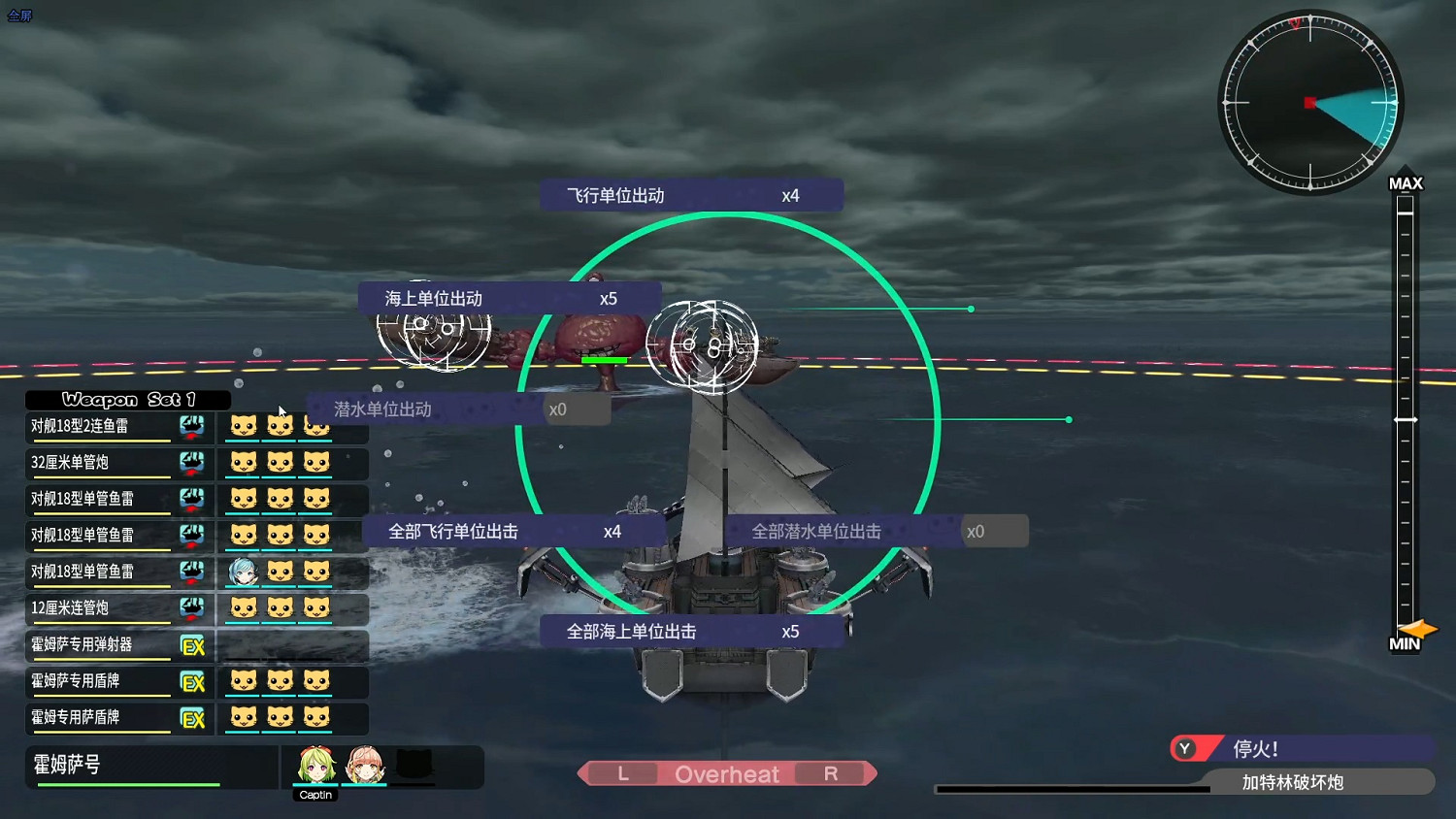Click the EX icon for 霍姆萨专用弹射器
This screenshot has height=819, width=1456.
193,645
